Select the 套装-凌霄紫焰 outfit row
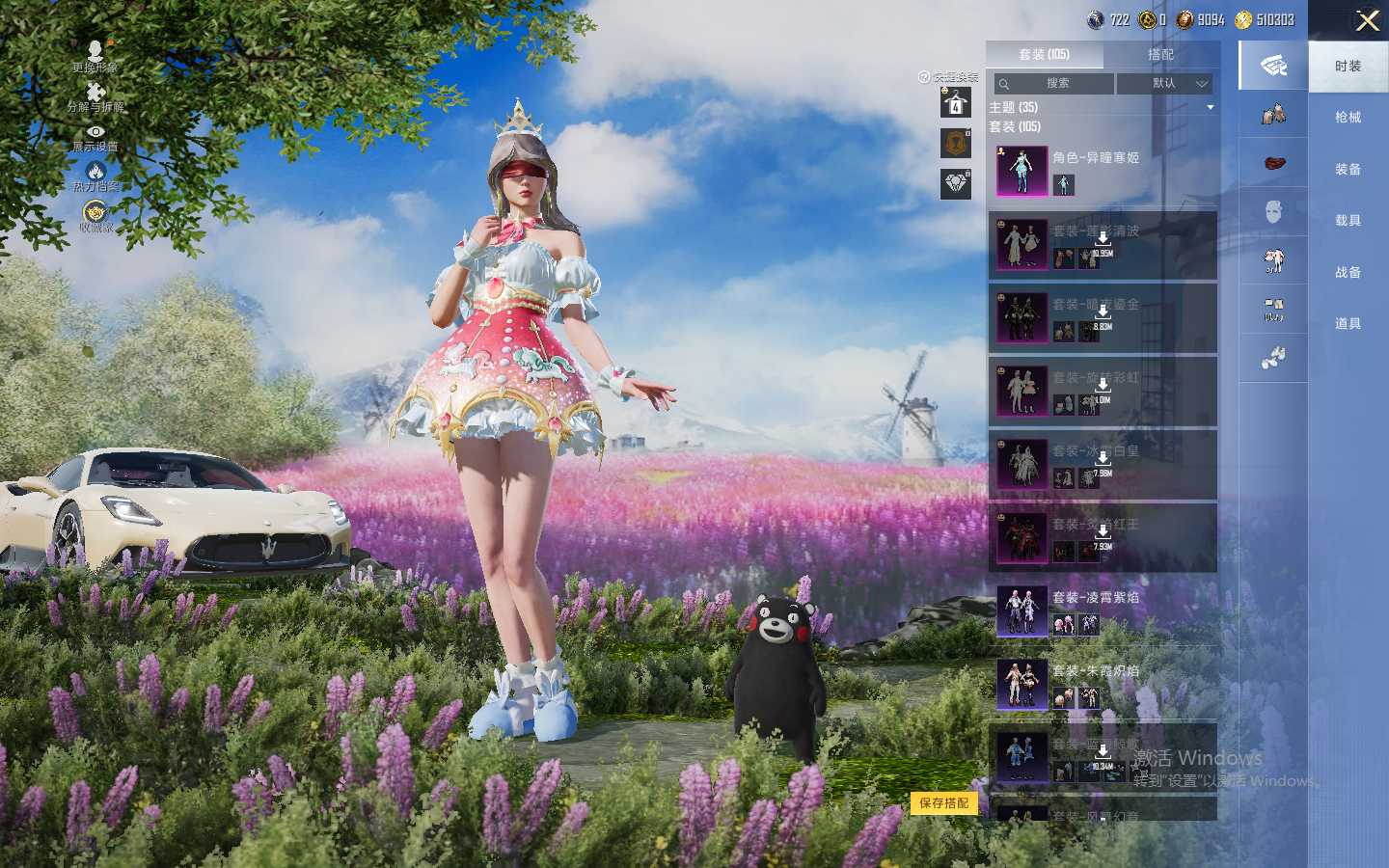 [x=1102, y=610]
